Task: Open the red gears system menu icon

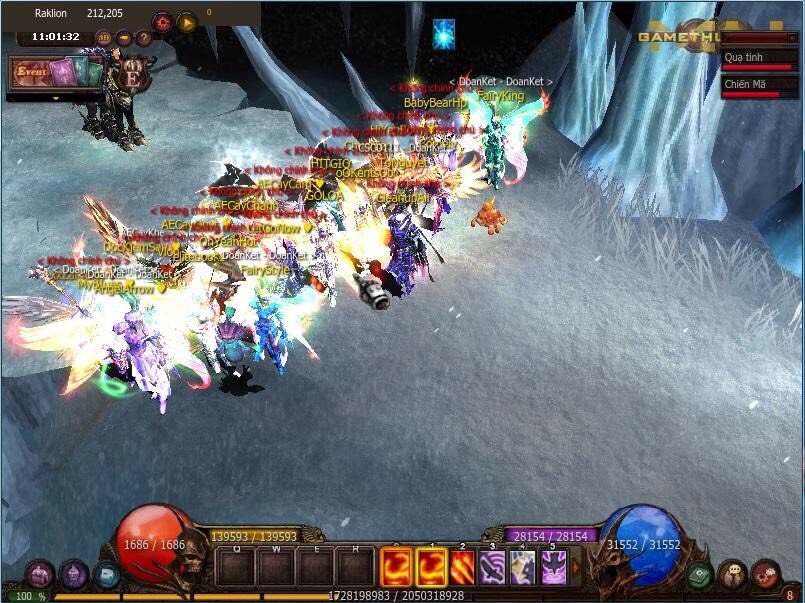Action: coord(765,575)
